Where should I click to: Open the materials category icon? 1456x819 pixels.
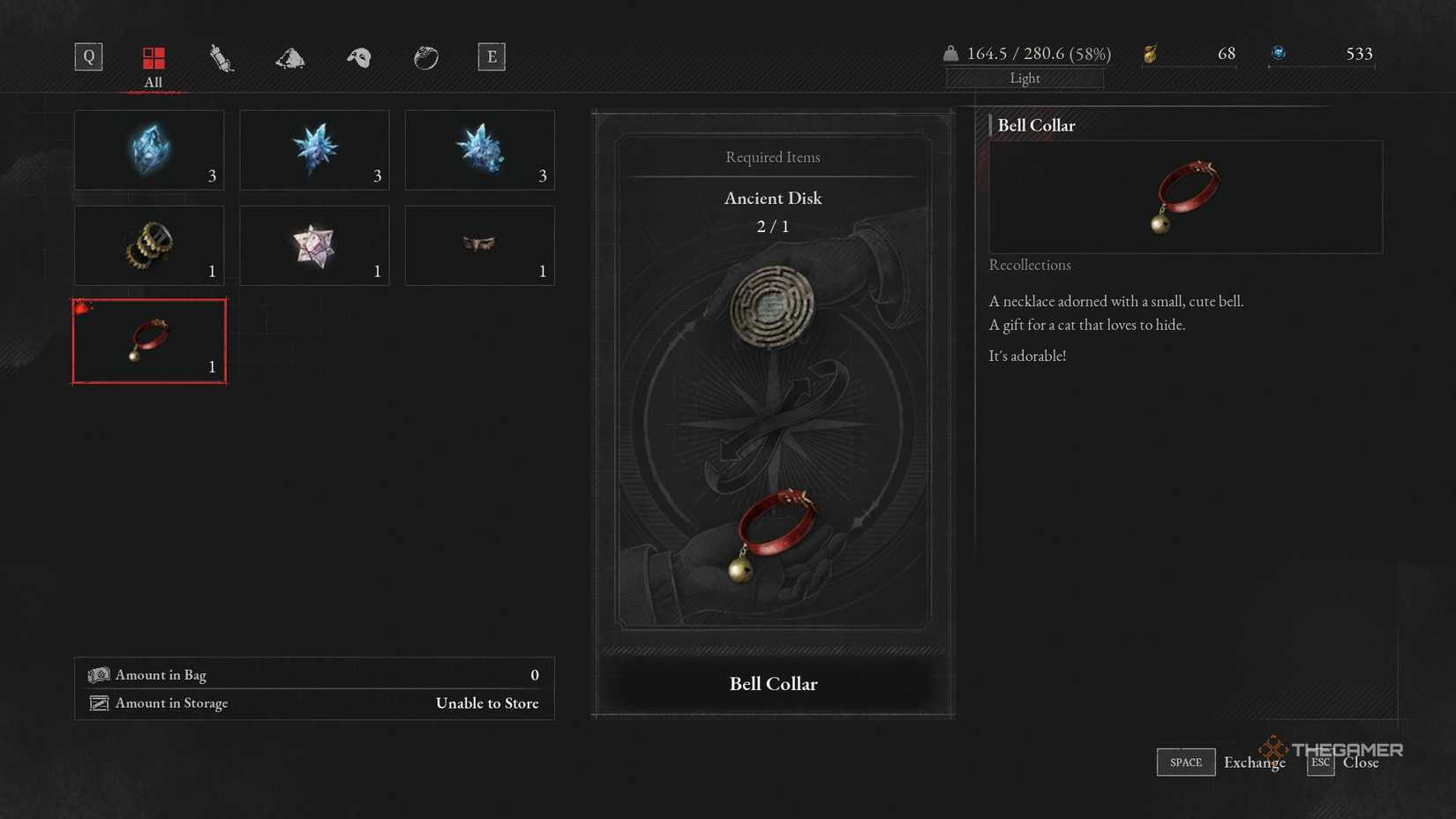(x=289, y=57)
